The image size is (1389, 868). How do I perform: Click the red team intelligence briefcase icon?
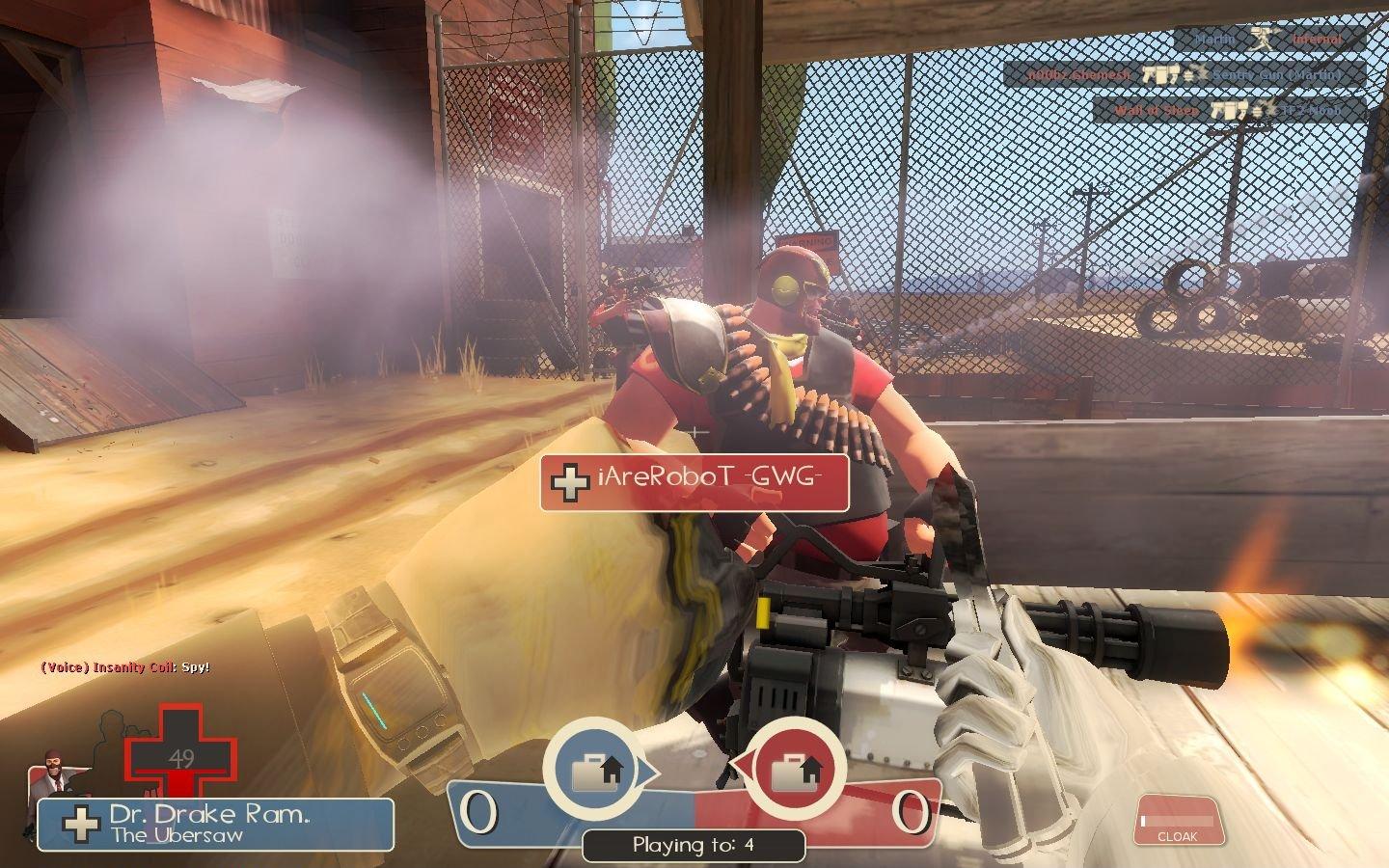click(797, 769)
